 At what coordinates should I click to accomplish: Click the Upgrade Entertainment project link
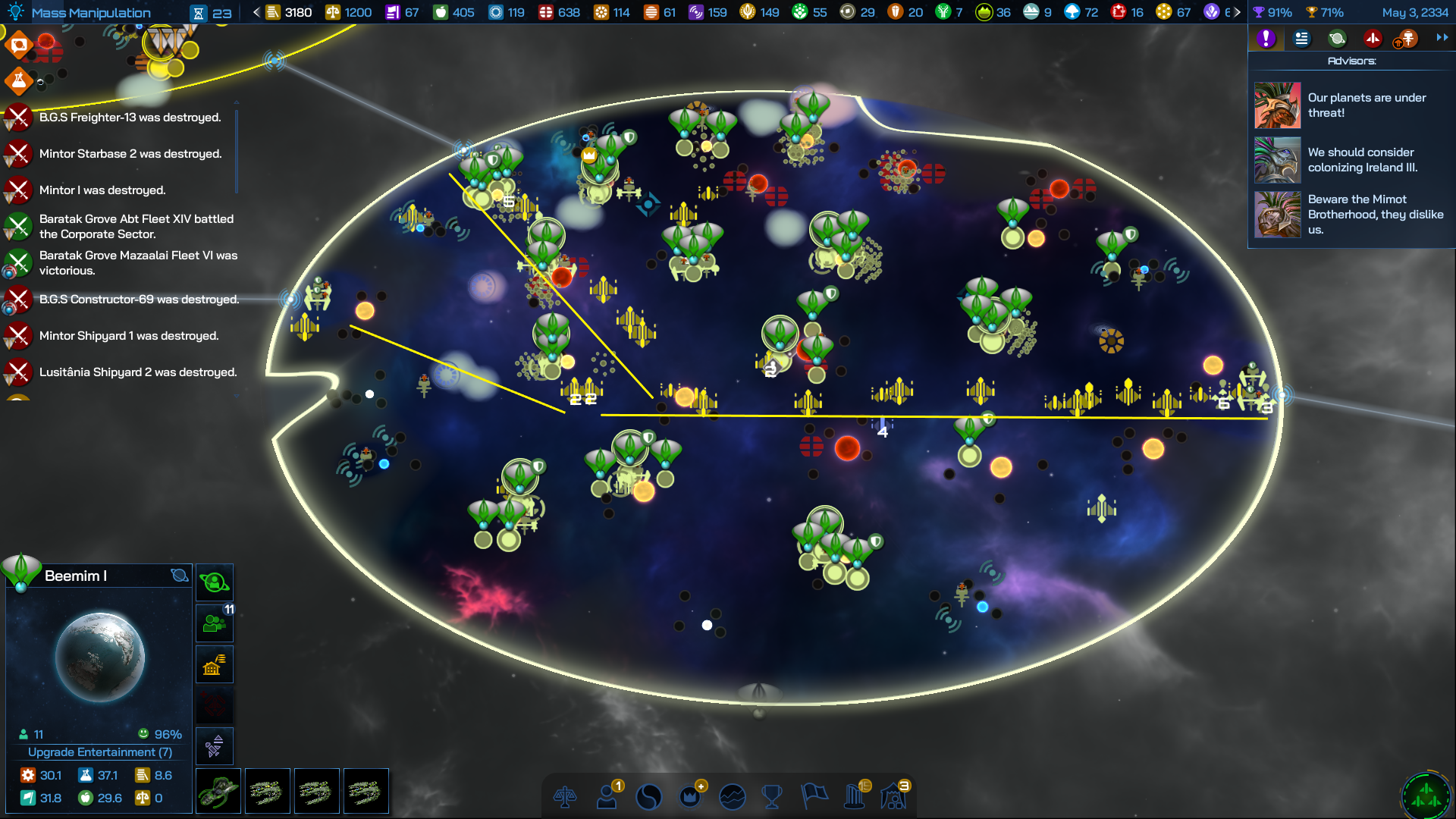(99, 752)
